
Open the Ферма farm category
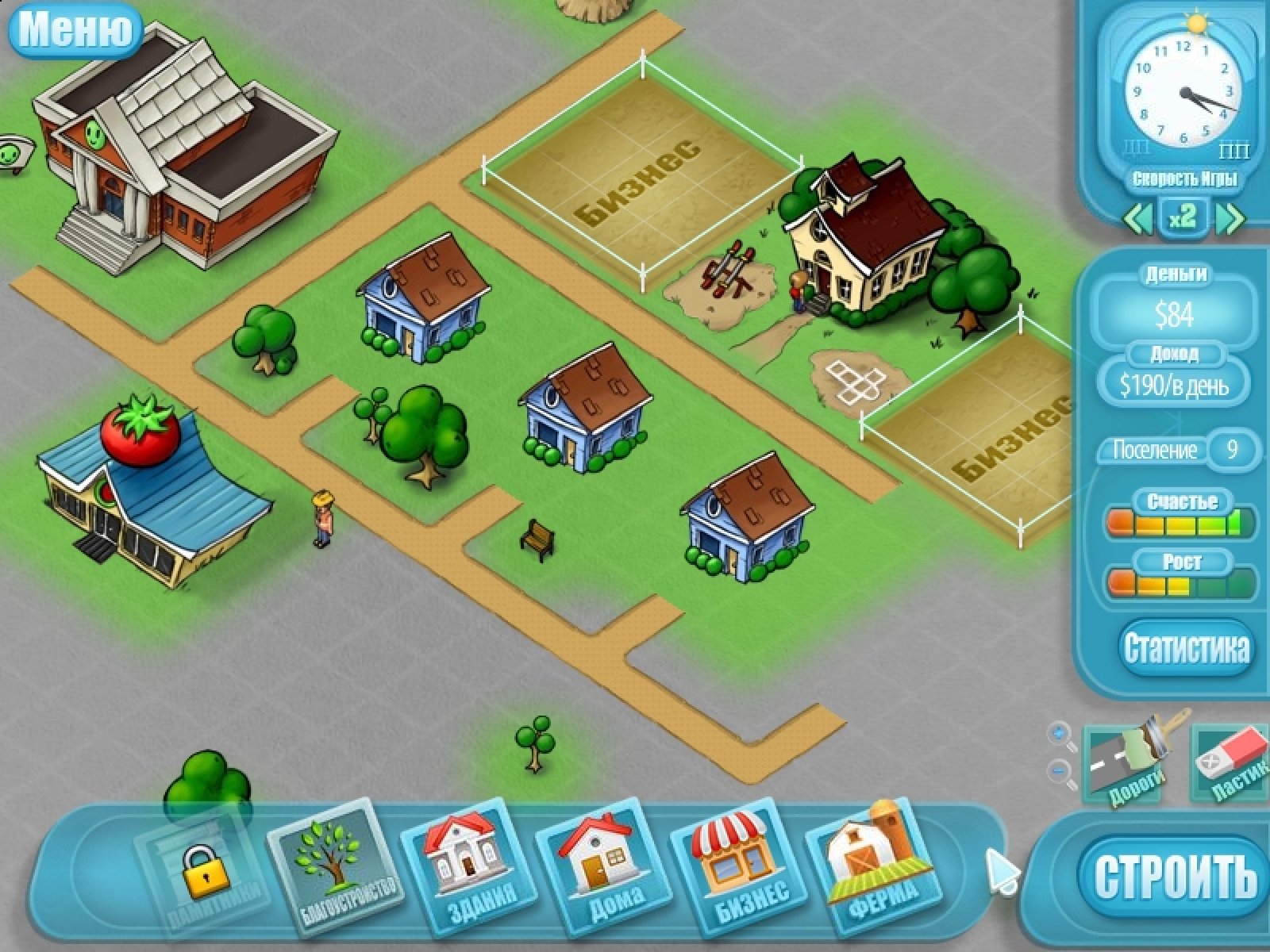click(x=873, y=870)
